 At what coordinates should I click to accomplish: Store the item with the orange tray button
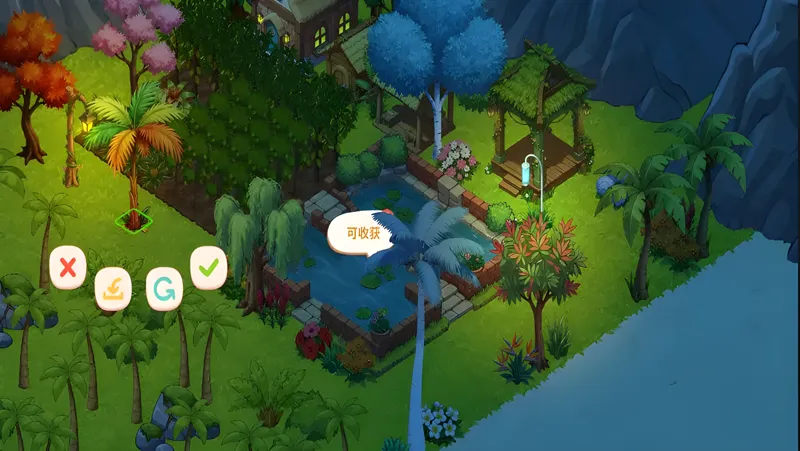113,289
